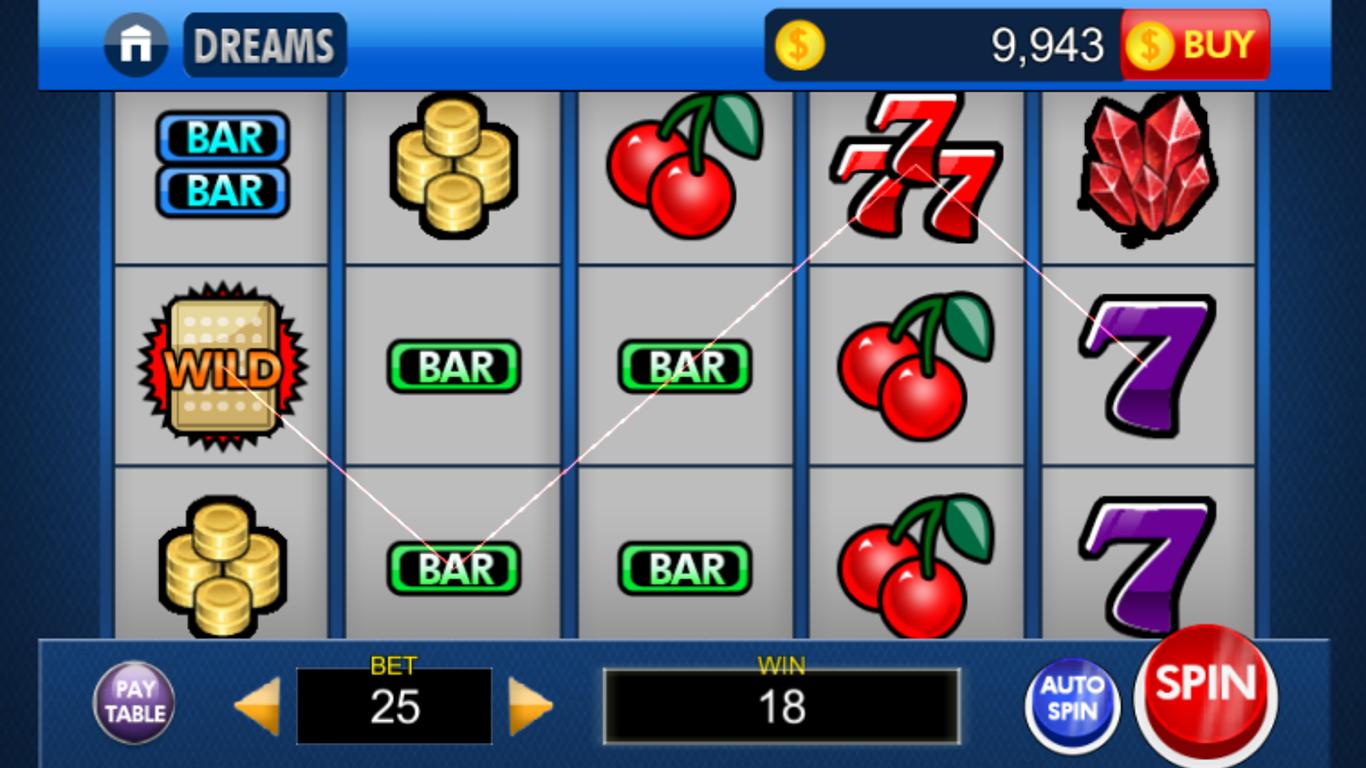Click the DREAMS title label
The image size is (1366, 768).
pos(264,43)
